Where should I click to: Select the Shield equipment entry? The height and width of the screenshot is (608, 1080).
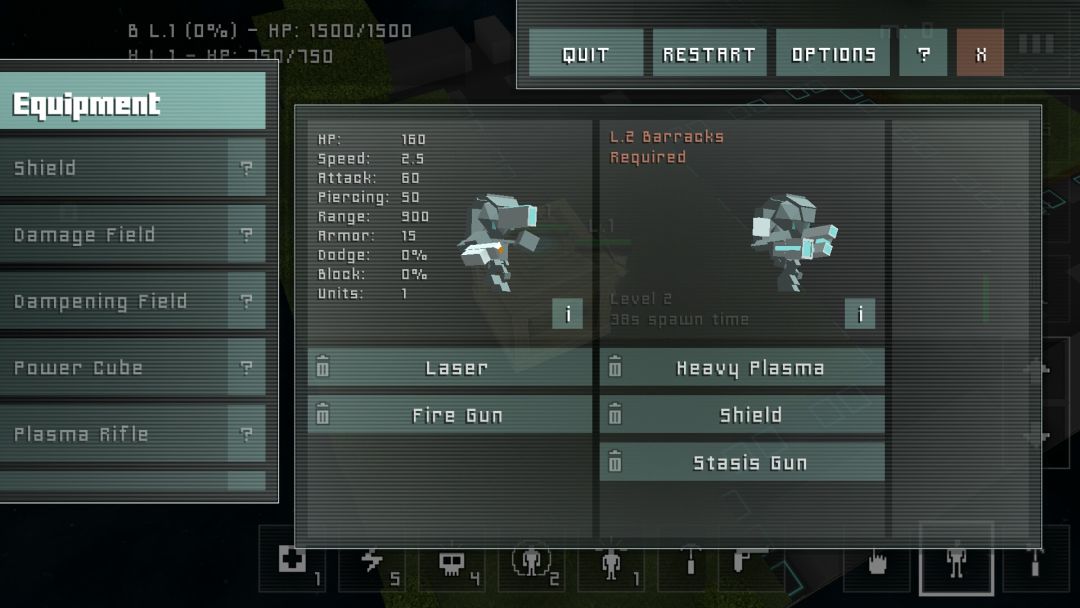115,168
